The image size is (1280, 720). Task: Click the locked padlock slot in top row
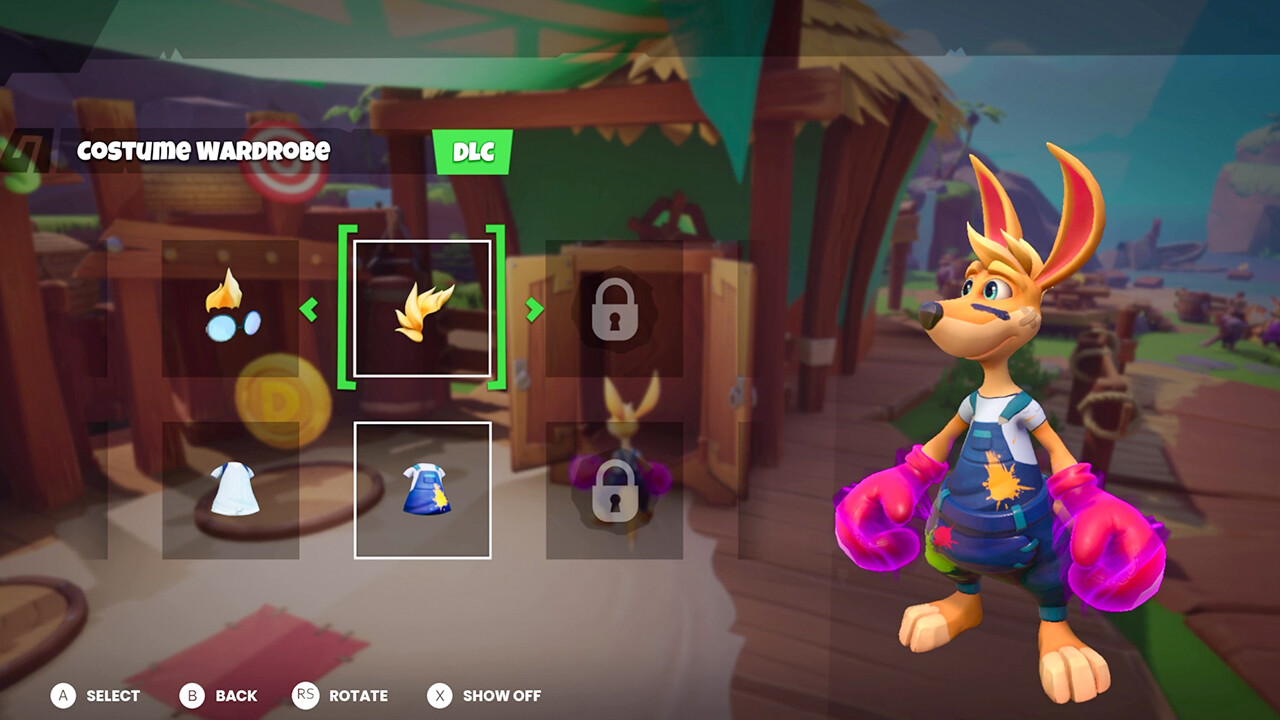[617, 310]
